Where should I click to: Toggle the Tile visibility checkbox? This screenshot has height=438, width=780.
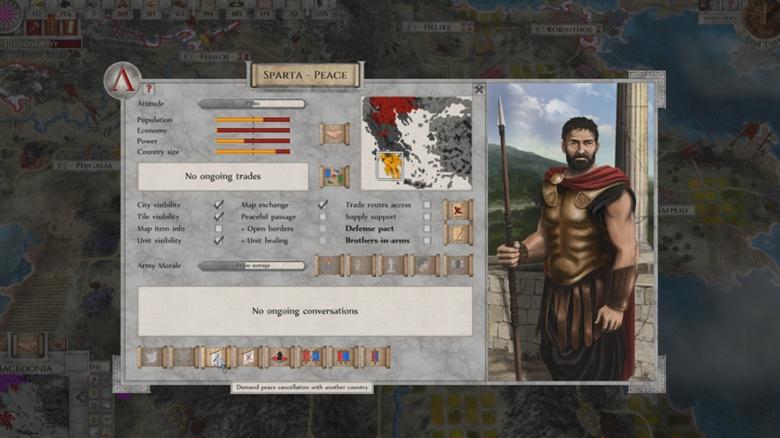pos(218,217)
